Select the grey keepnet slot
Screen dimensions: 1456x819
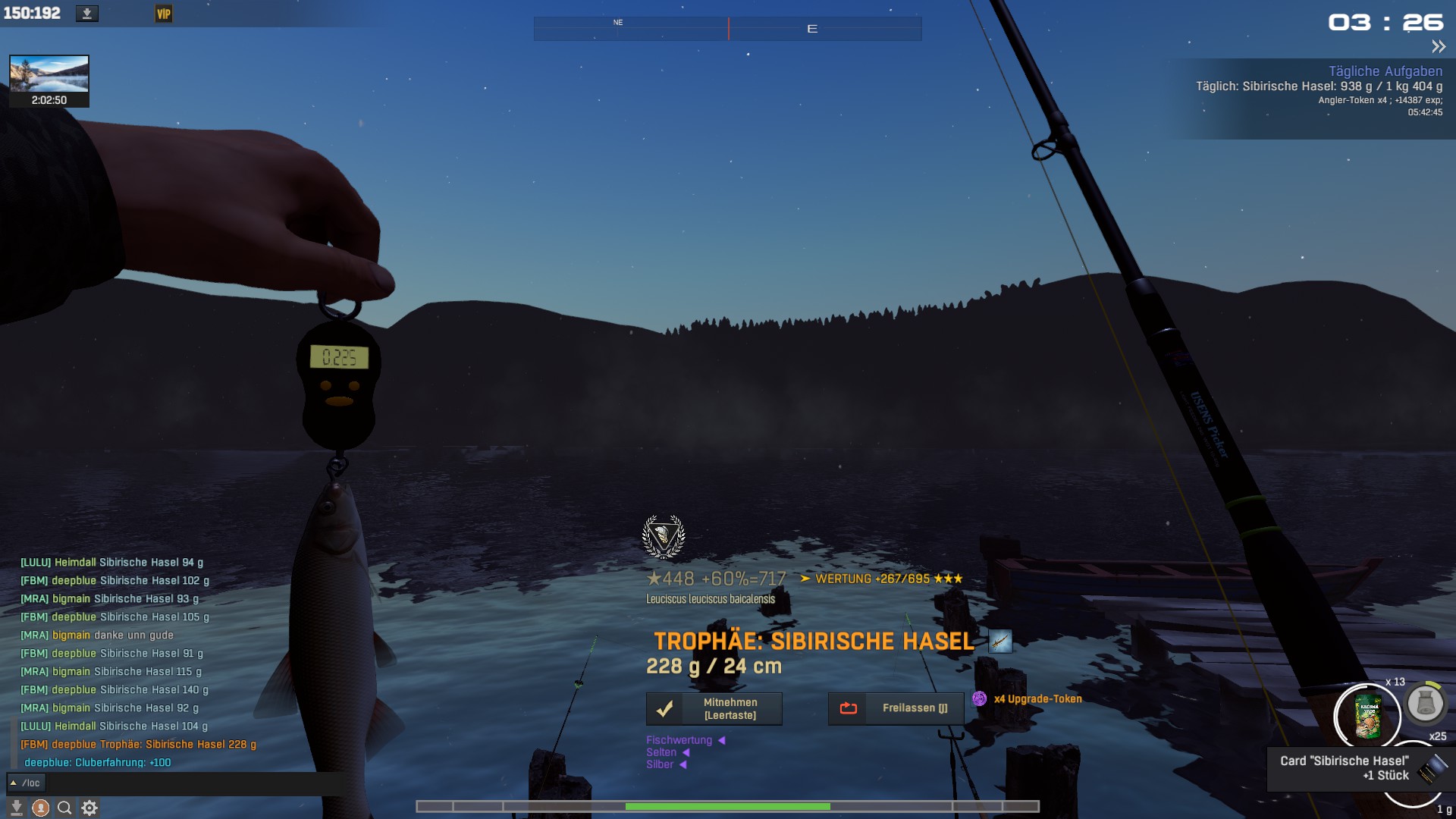coord(1425,704)
